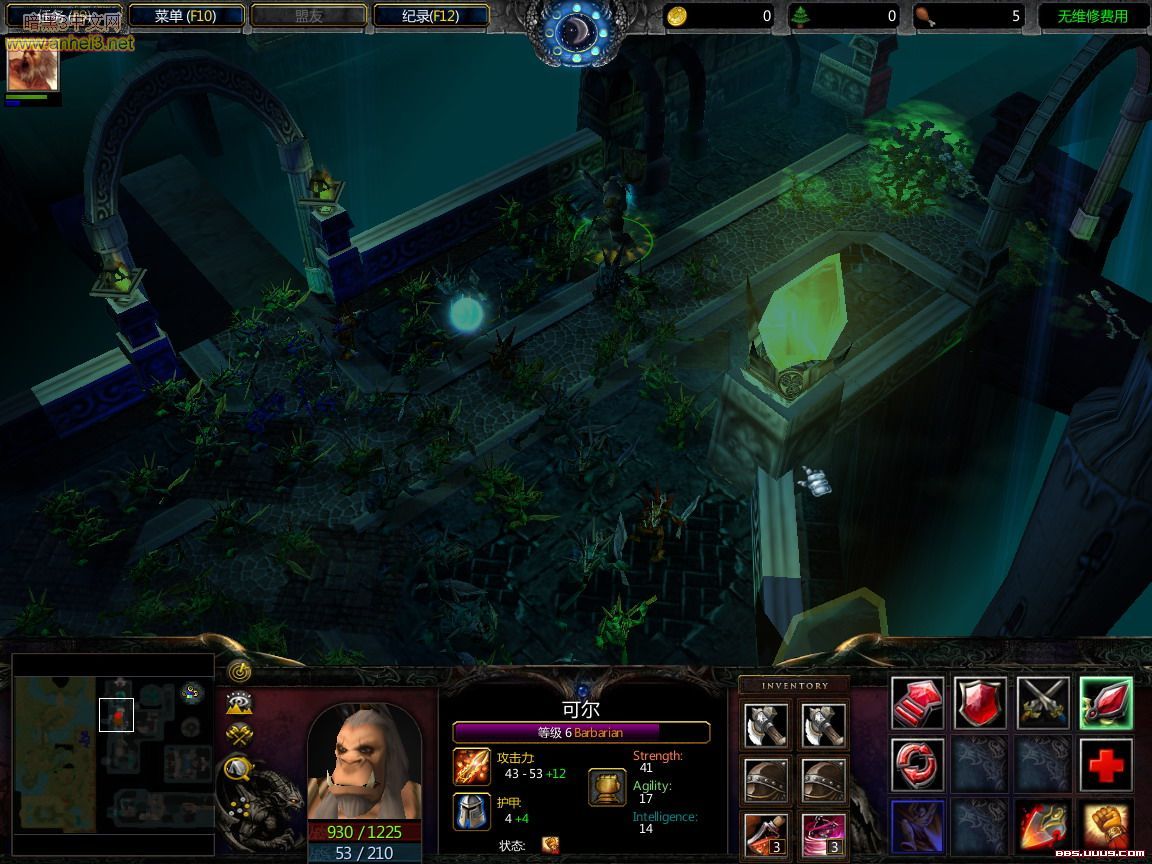Click the blue-bordered winged figure ability

(916, 827)
